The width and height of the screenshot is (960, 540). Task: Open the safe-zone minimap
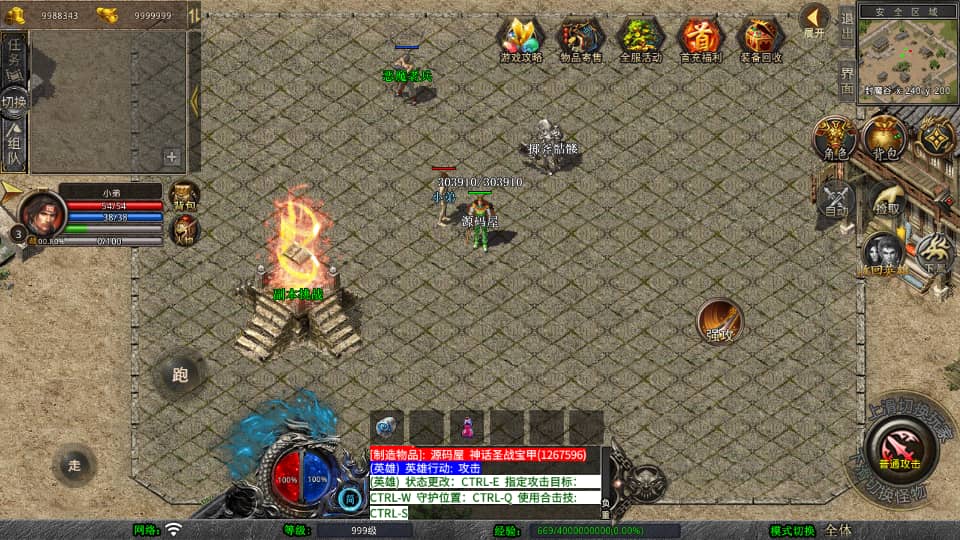coord(906,50)
